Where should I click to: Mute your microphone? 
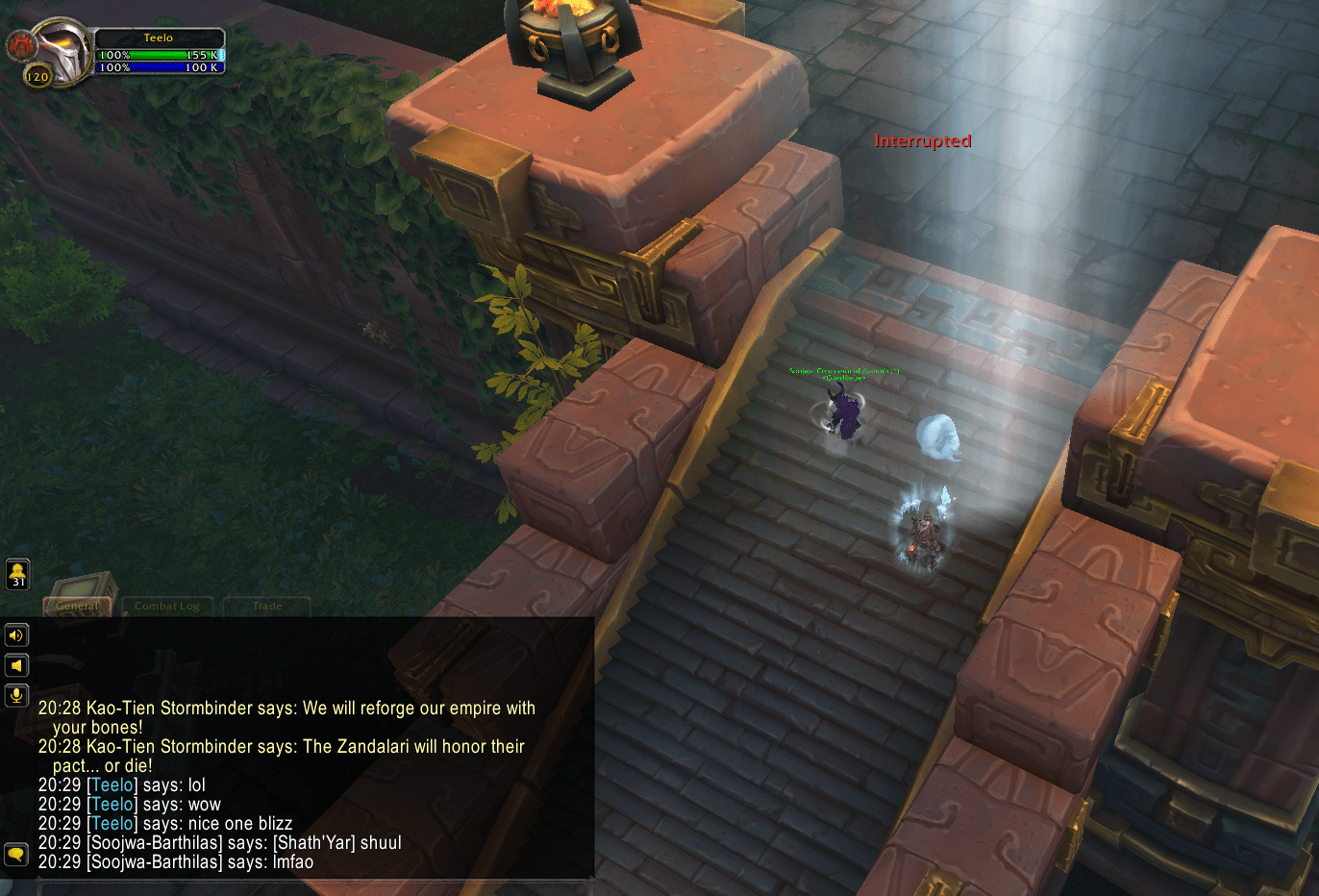16,695
